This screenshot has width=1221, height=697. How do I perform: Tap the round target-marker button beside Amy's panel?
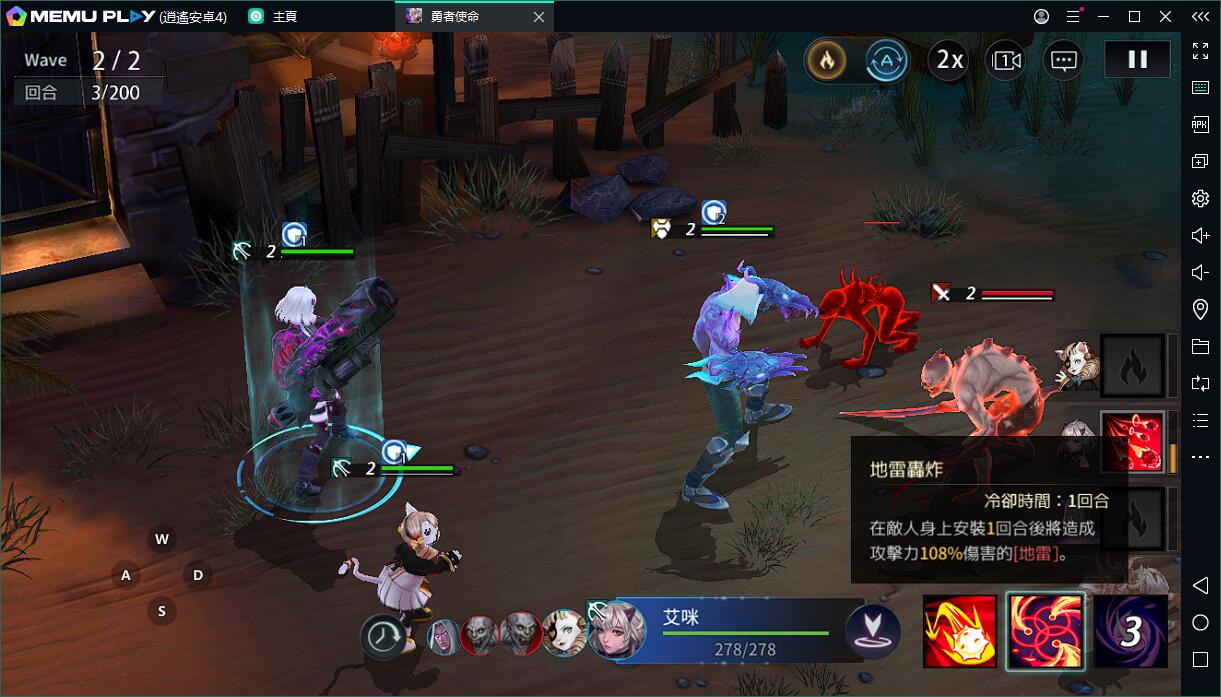coord(873,631)
